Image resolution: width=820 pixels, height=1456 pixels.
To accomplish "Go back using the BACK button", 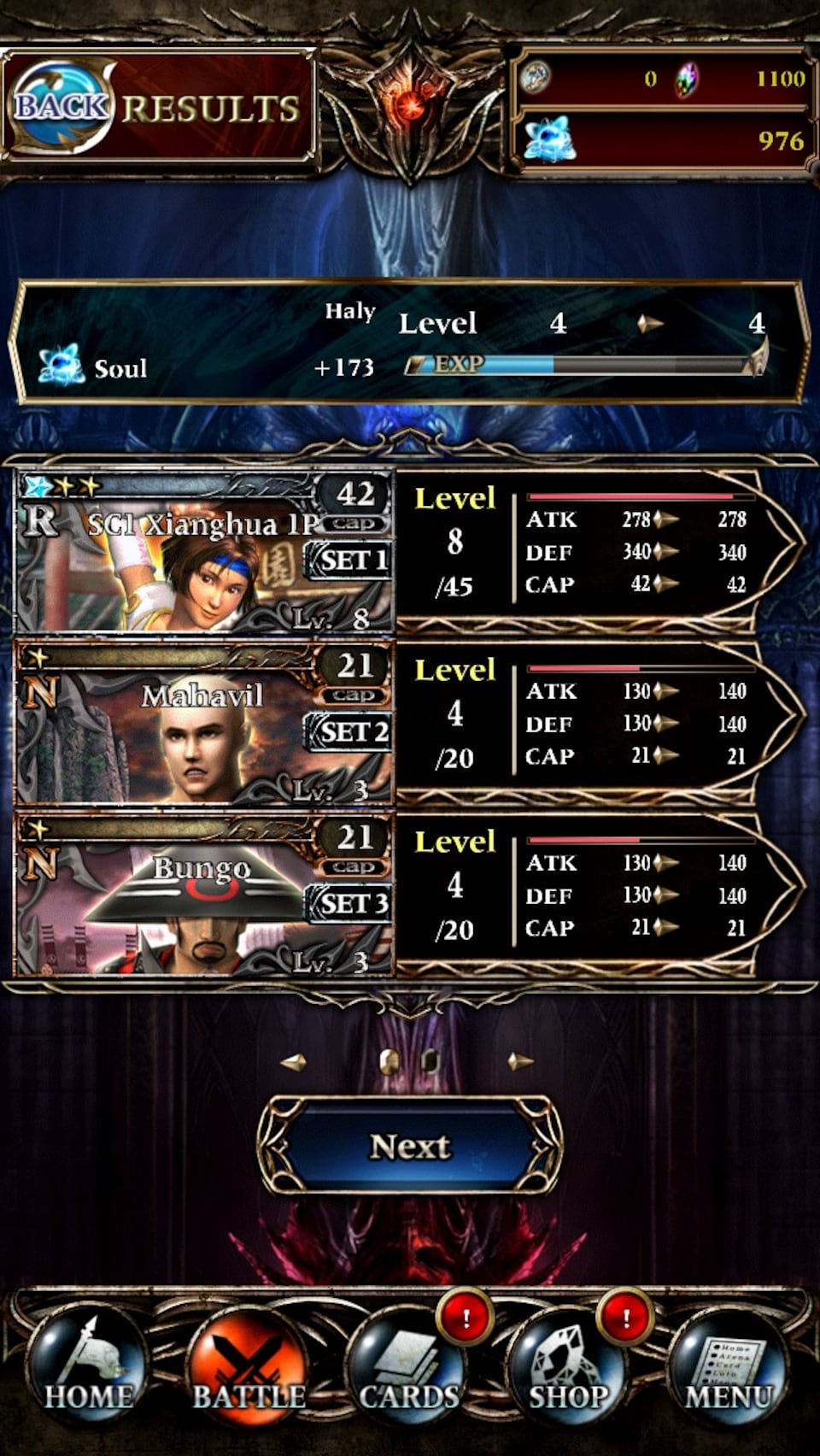I will [61, 107].
